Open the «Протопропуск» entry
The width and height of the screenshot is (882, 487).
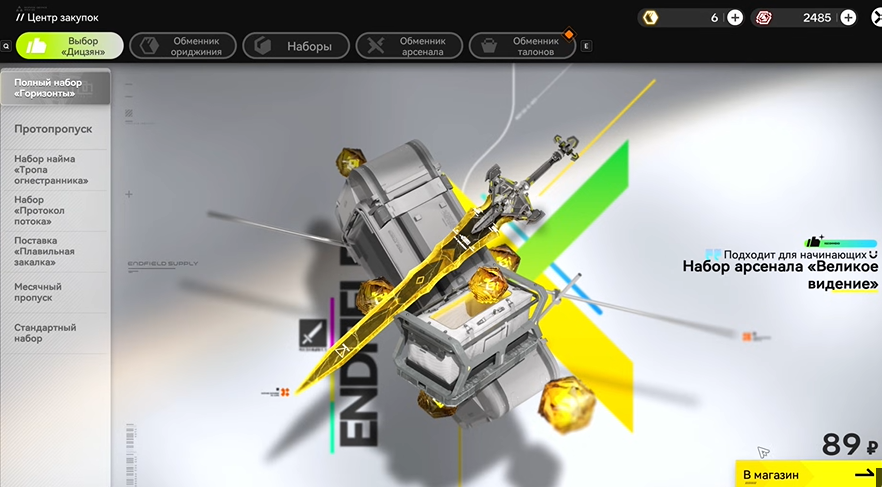55,129
